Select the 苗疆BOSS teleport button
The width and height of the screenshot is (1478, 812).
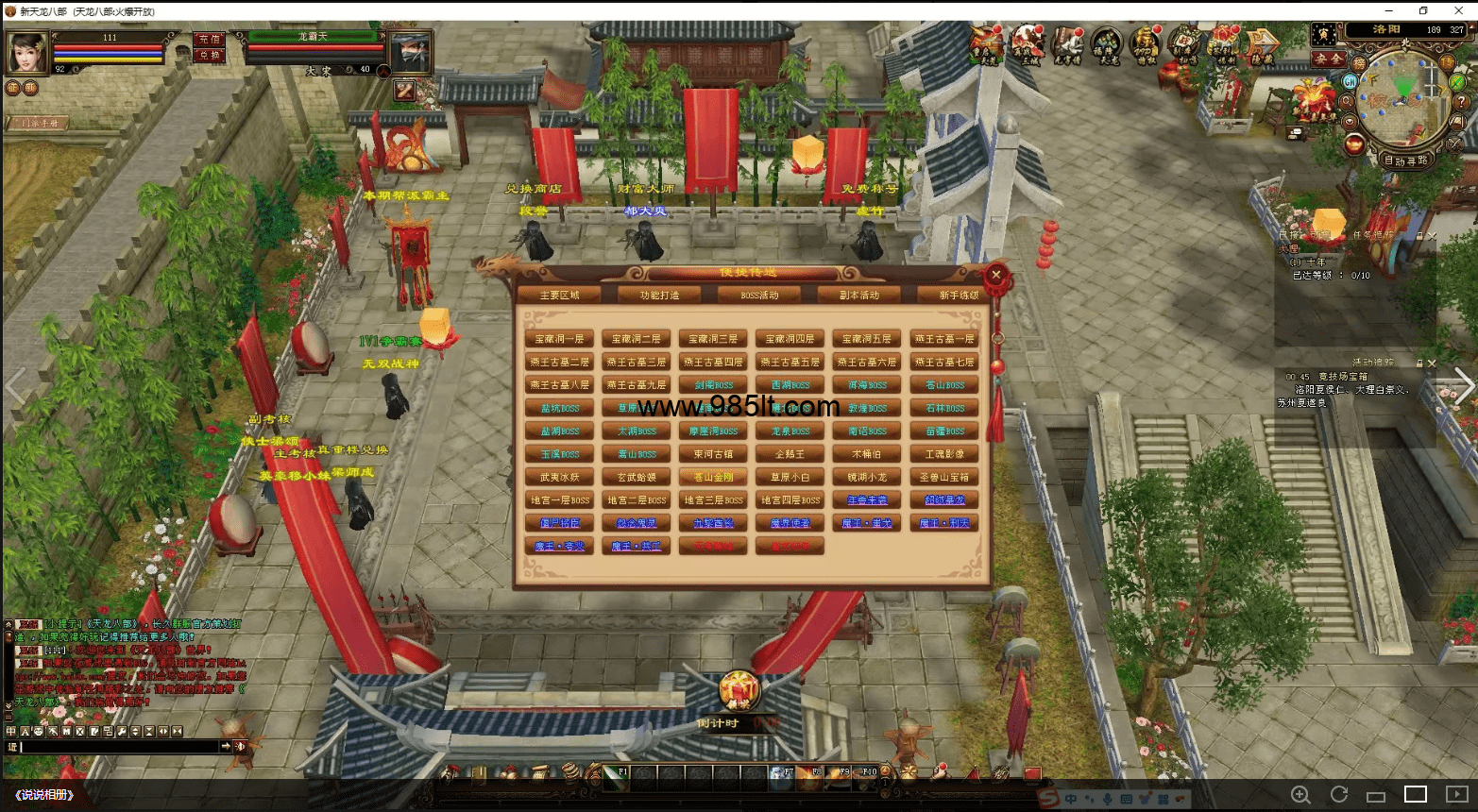point(944,431)
